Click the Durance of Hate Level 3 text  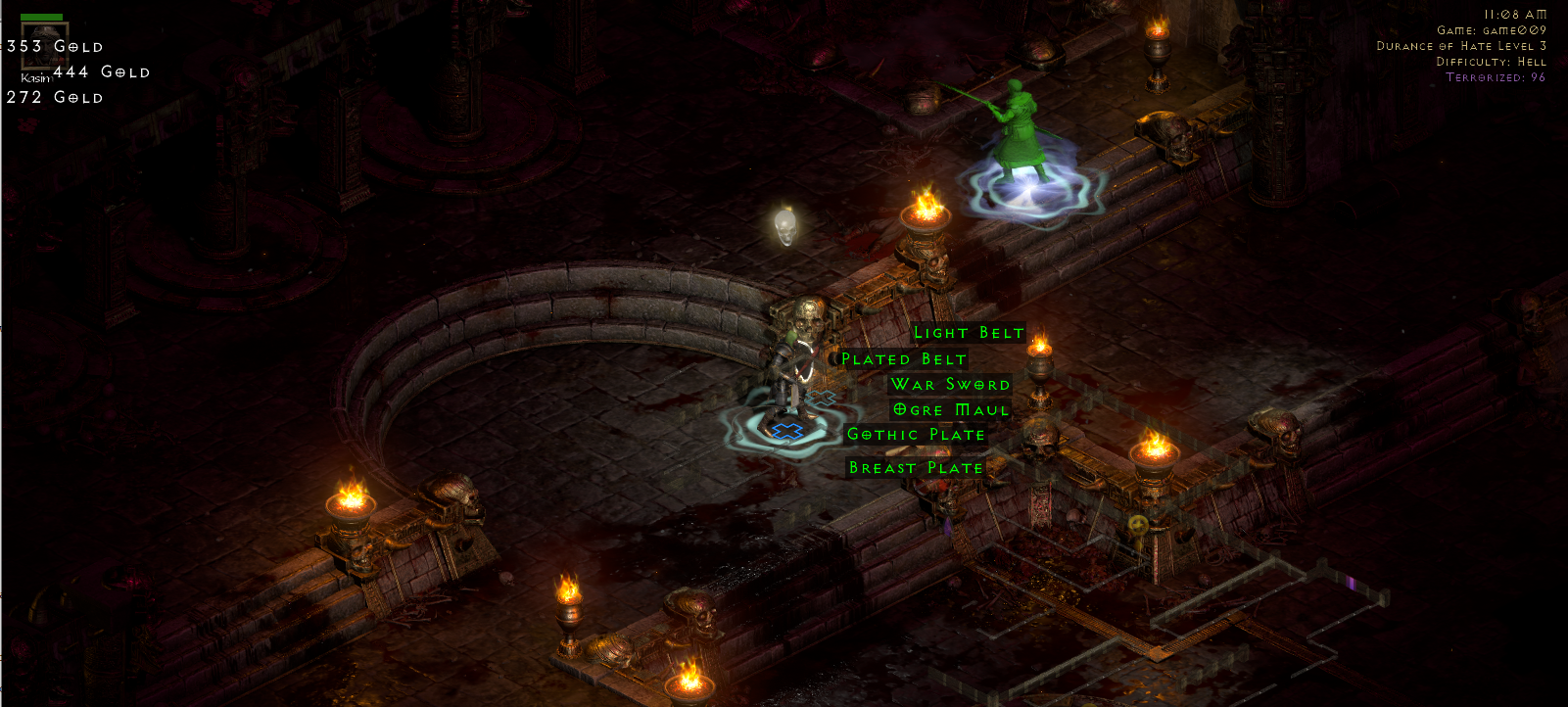click(x=1460, y=46)
